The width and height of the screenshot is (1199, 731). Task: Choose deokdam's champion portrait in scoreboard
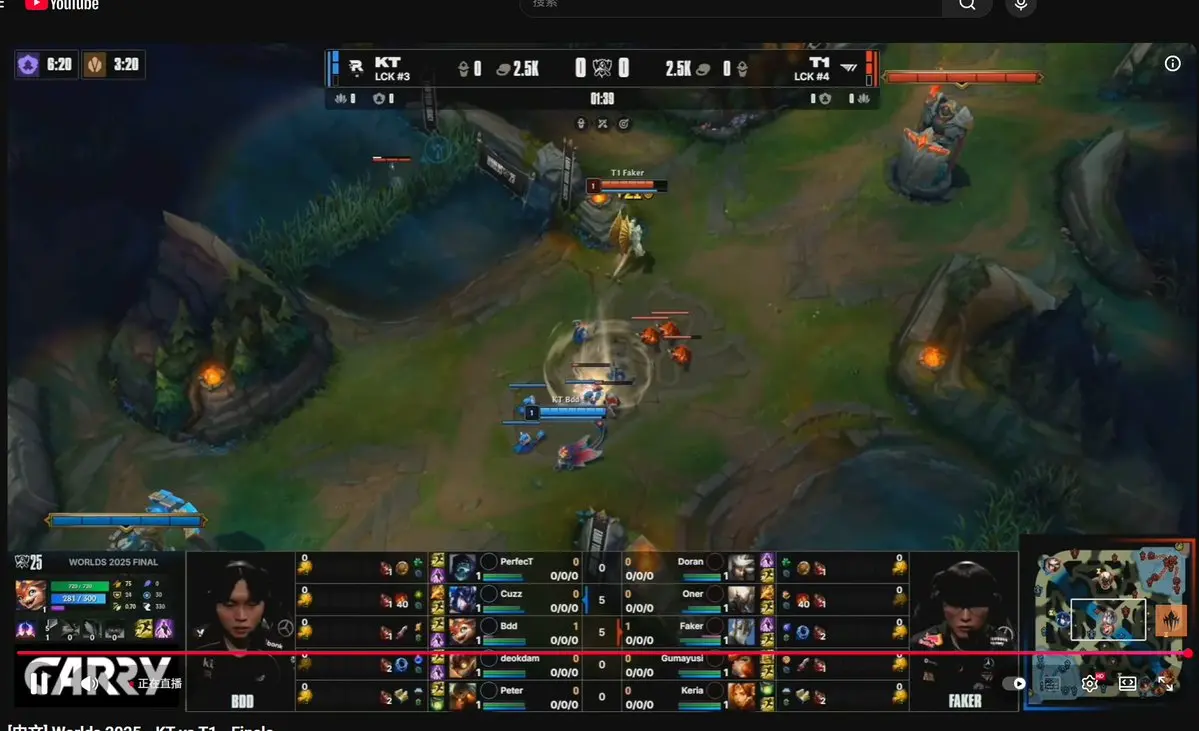pos(462,664)
